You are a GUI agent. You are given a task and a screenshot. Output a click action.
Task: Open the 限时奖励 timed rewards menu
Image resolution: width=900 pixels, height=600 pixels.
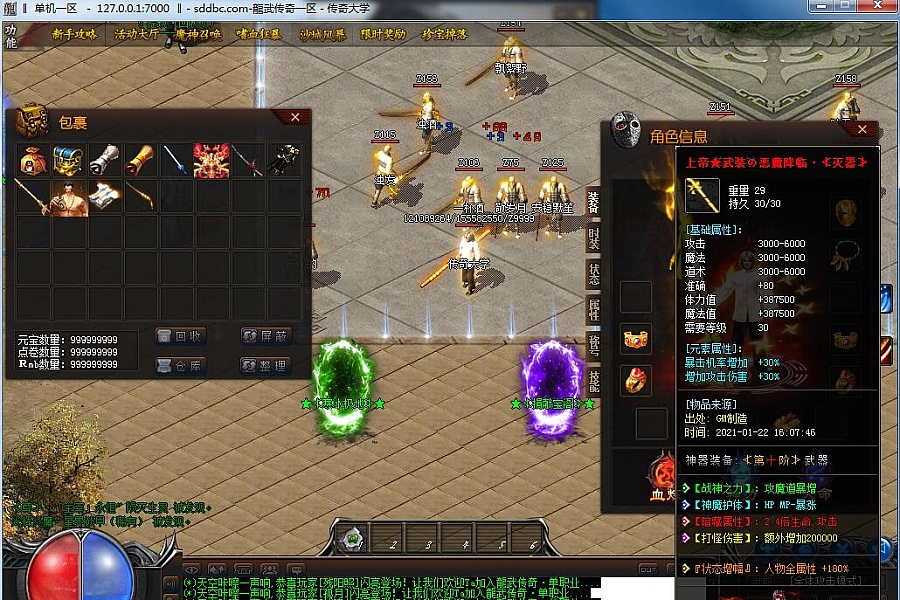tap(384, 34)
